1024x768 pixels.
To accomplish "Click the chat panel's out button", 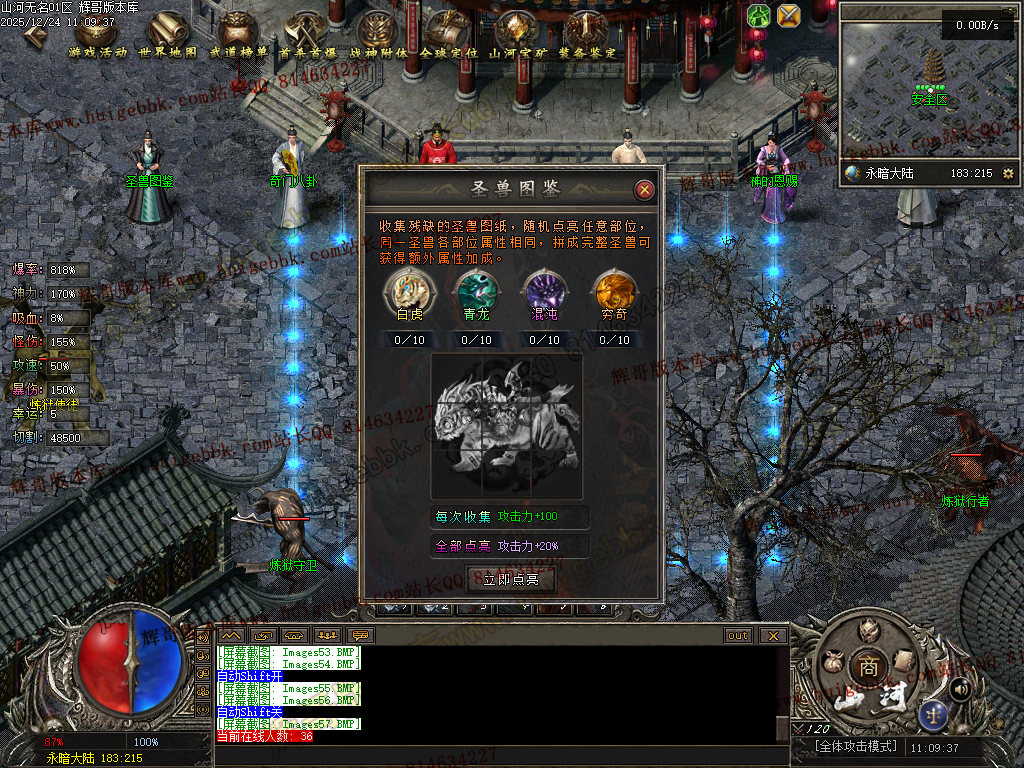I will [738, 635].
